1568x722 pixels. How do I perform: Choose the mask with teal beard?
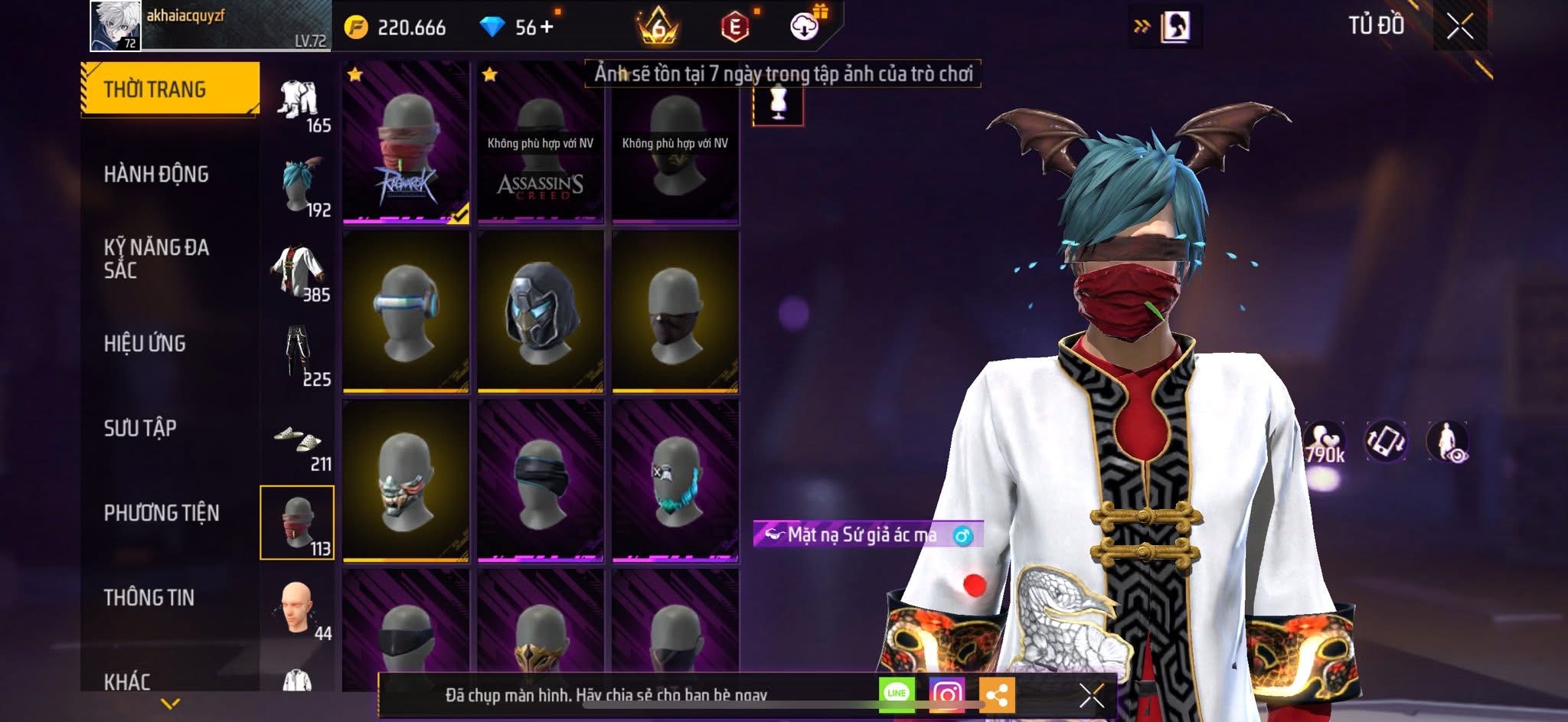(675, 481)
